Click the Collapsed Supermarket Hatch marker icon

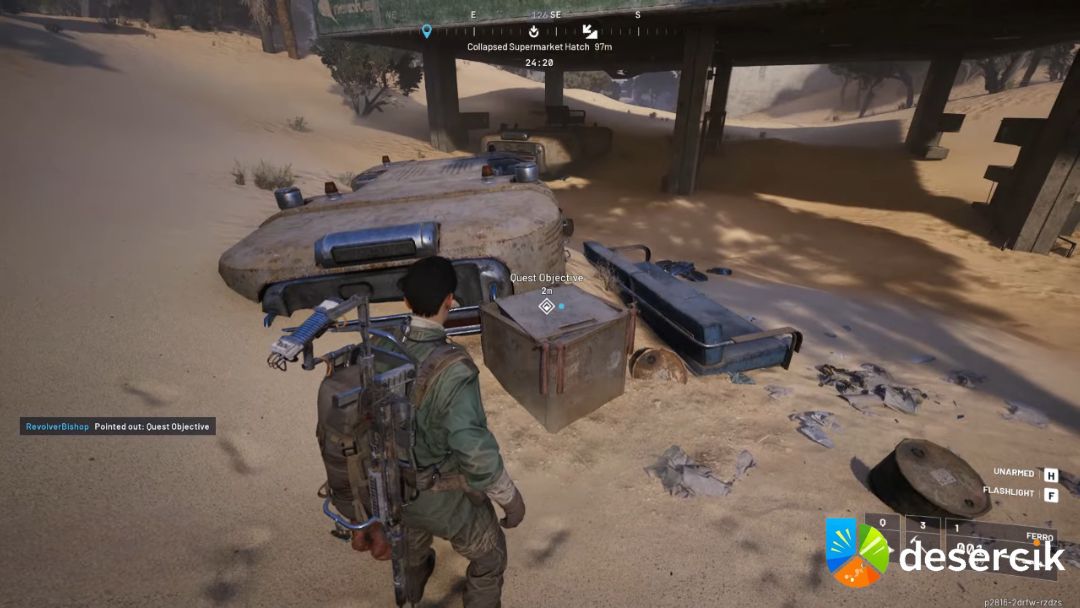[590, 31]
